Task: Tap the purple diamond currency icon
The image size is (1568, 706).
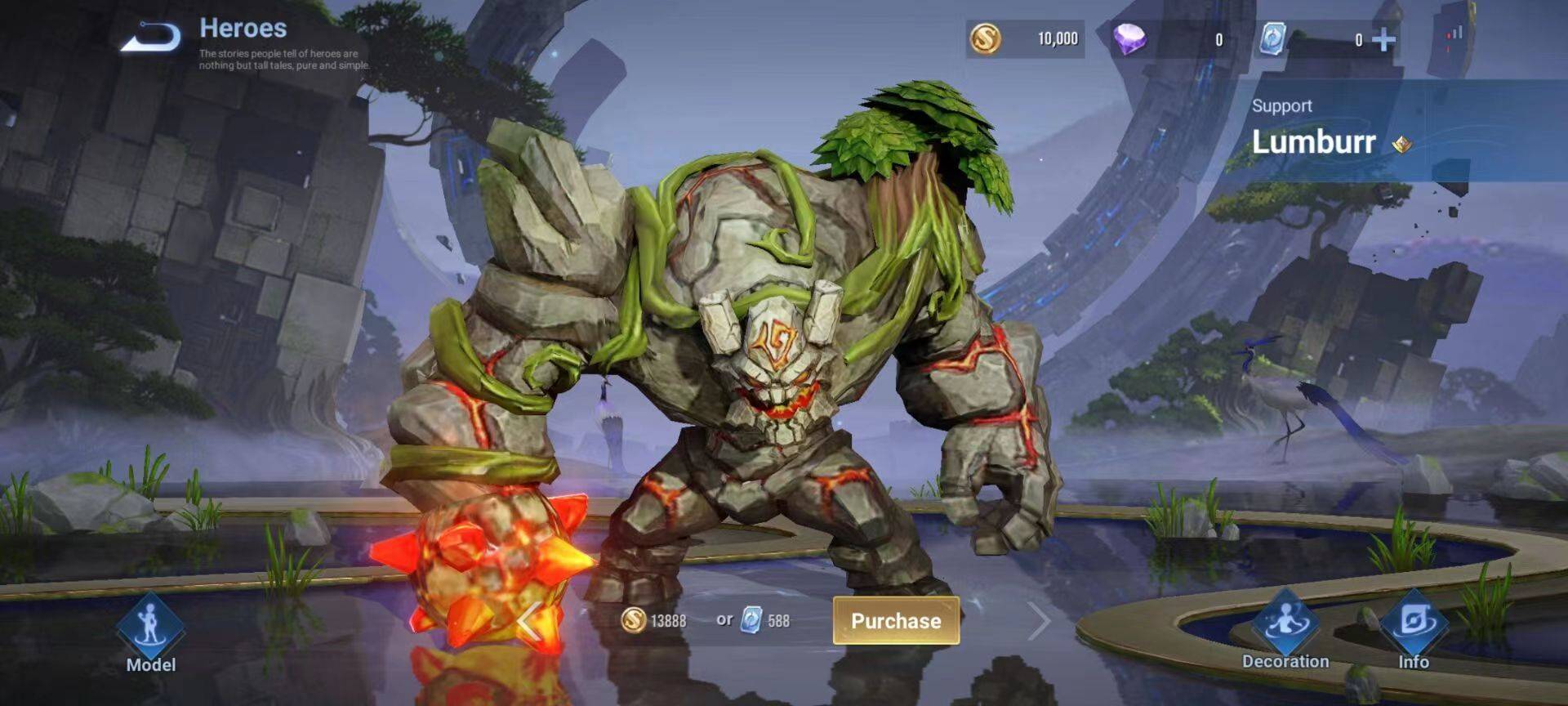Action: [x=1130, y=38]
